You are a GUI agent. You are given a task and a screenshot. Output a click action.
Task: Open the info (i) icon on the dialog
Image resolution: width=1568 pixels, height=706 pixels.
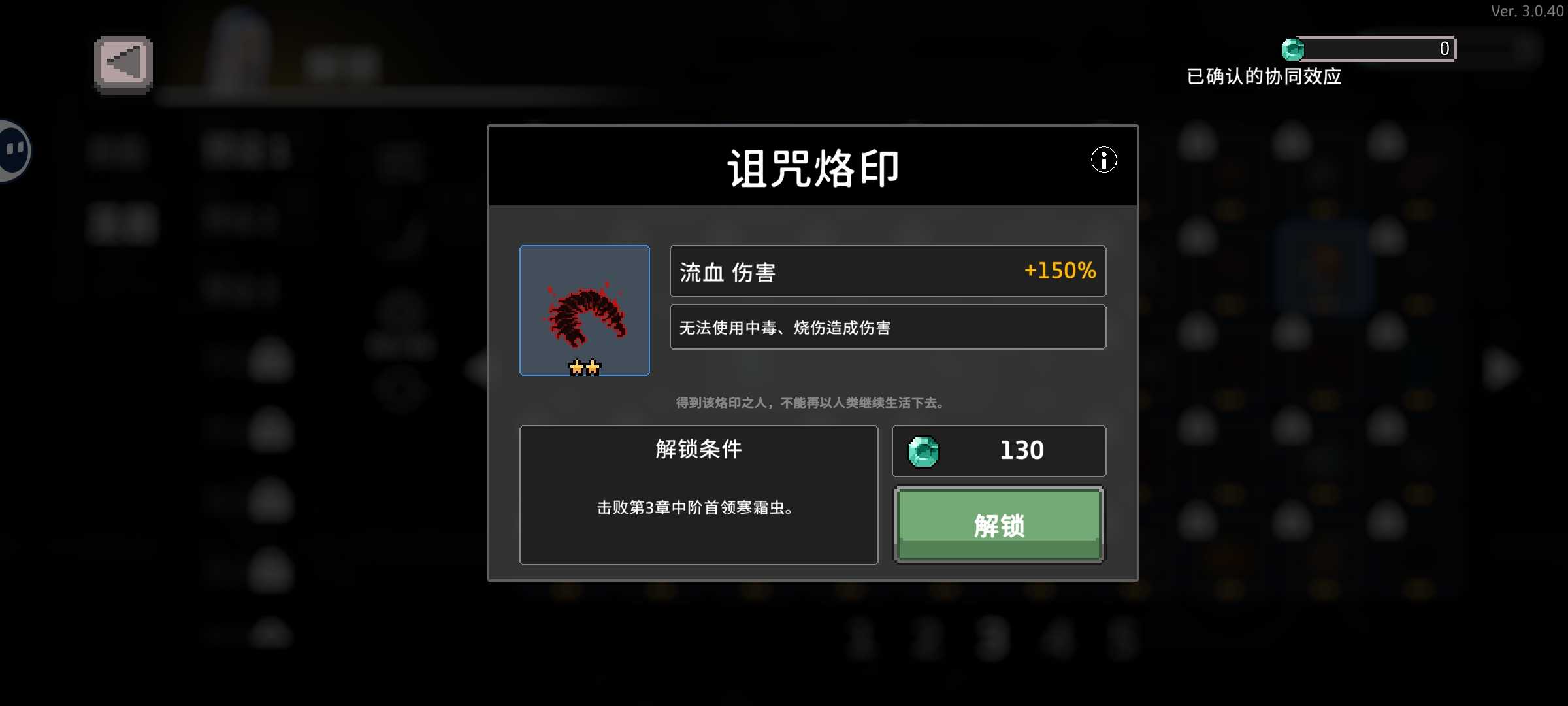[1104, 160]
